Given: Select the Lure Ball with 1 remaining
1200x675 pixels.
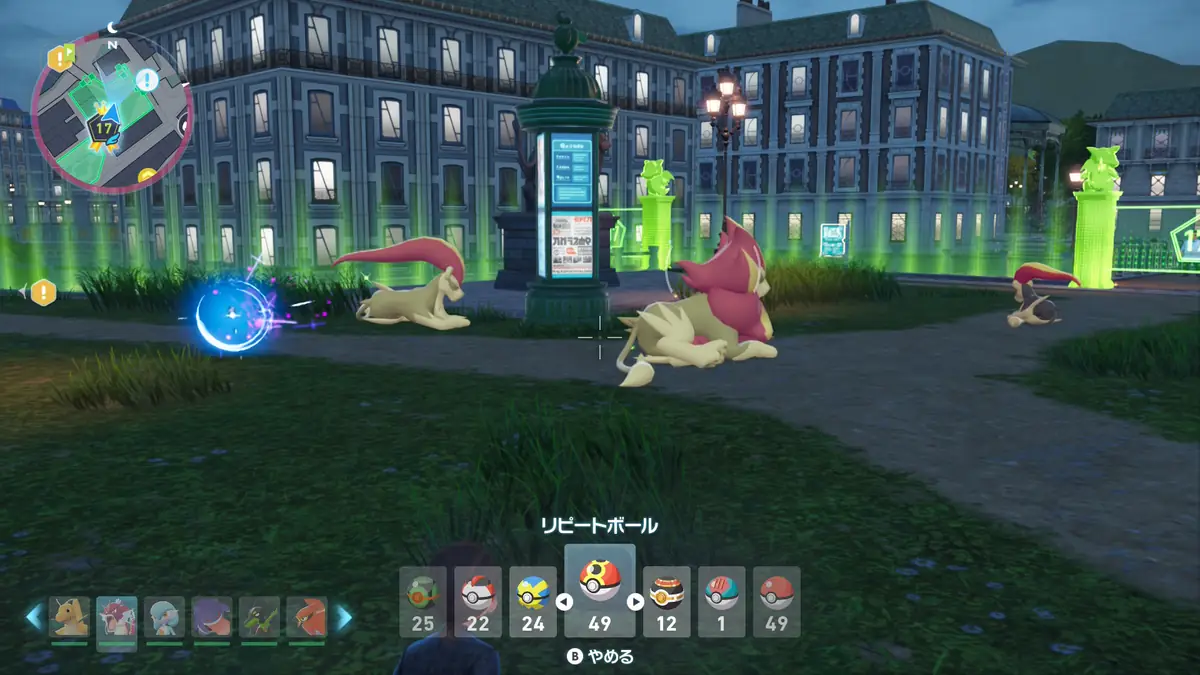Looking at the screenshot, I should click(721, 602).
